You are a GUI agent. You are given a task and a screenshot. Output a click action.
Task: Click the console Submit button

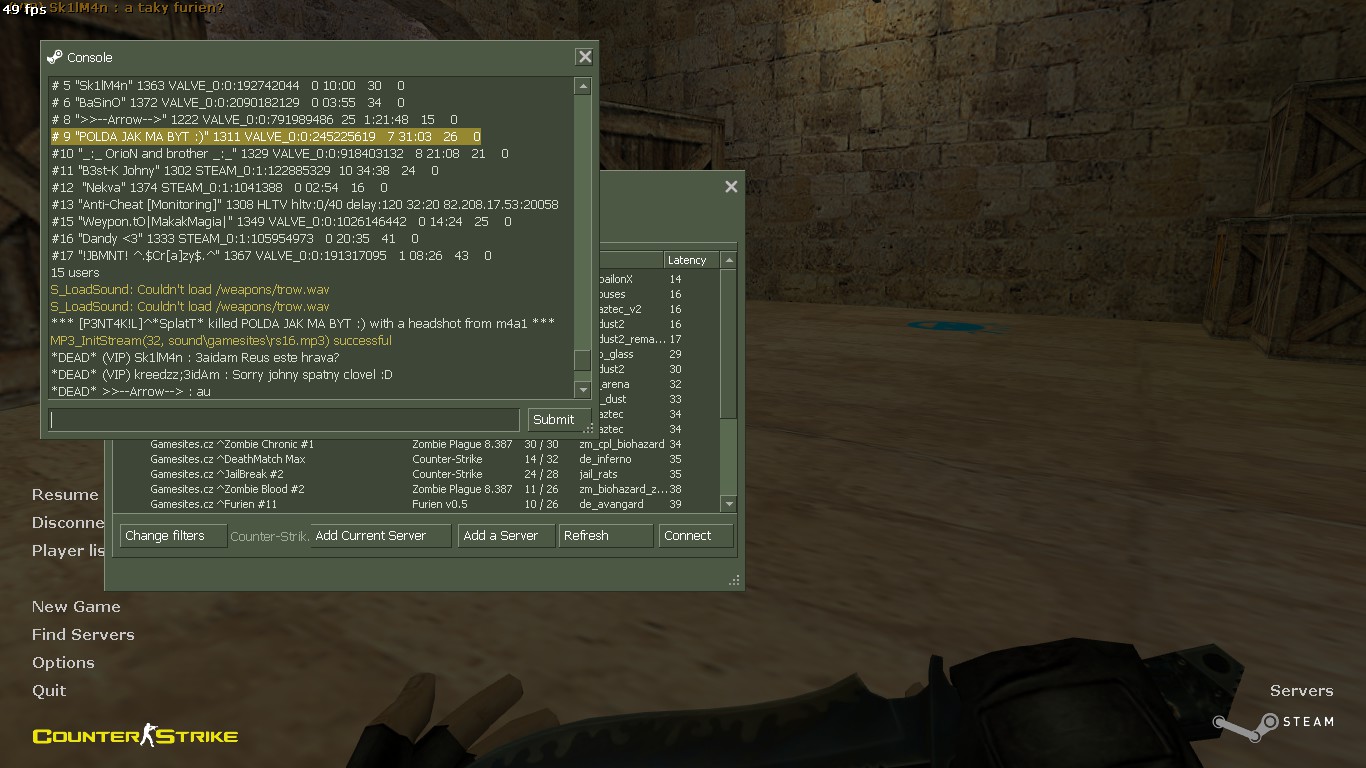(553, 420)
